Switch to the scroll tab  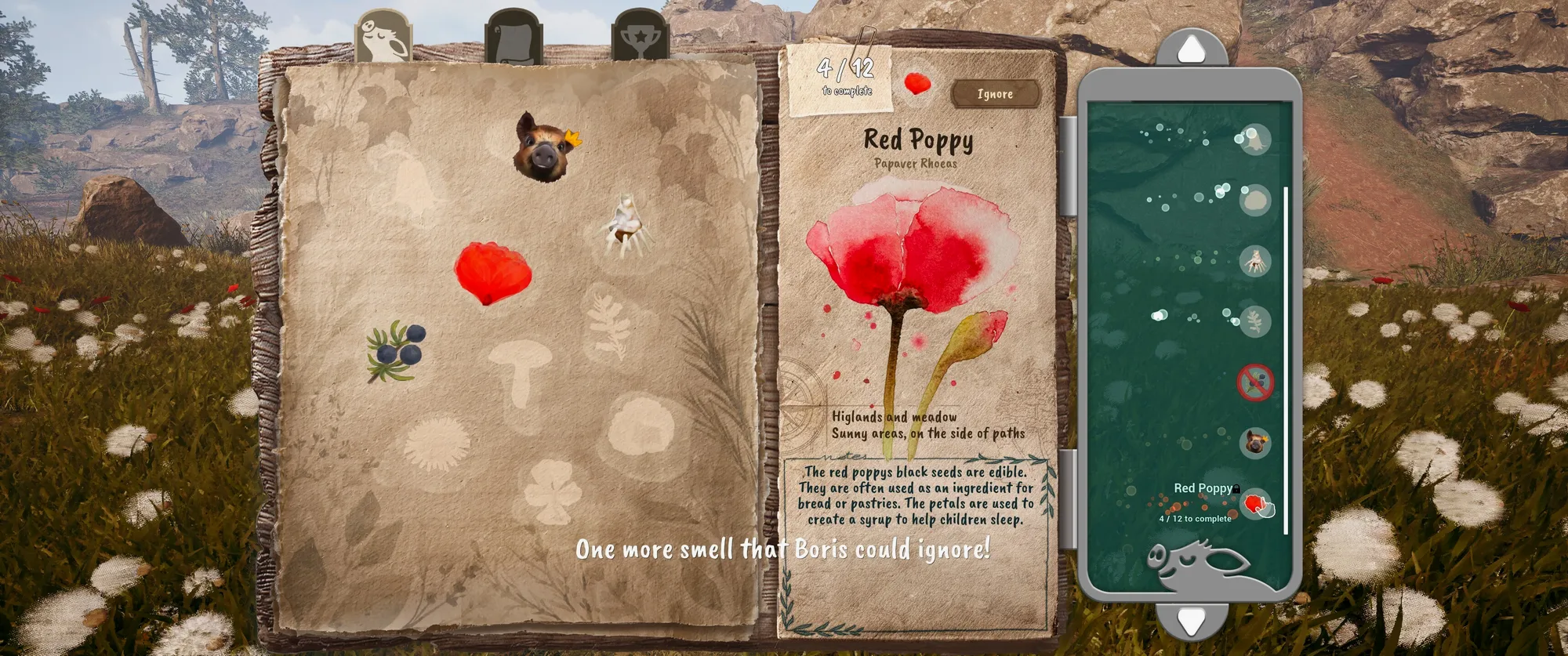(514, 38)
